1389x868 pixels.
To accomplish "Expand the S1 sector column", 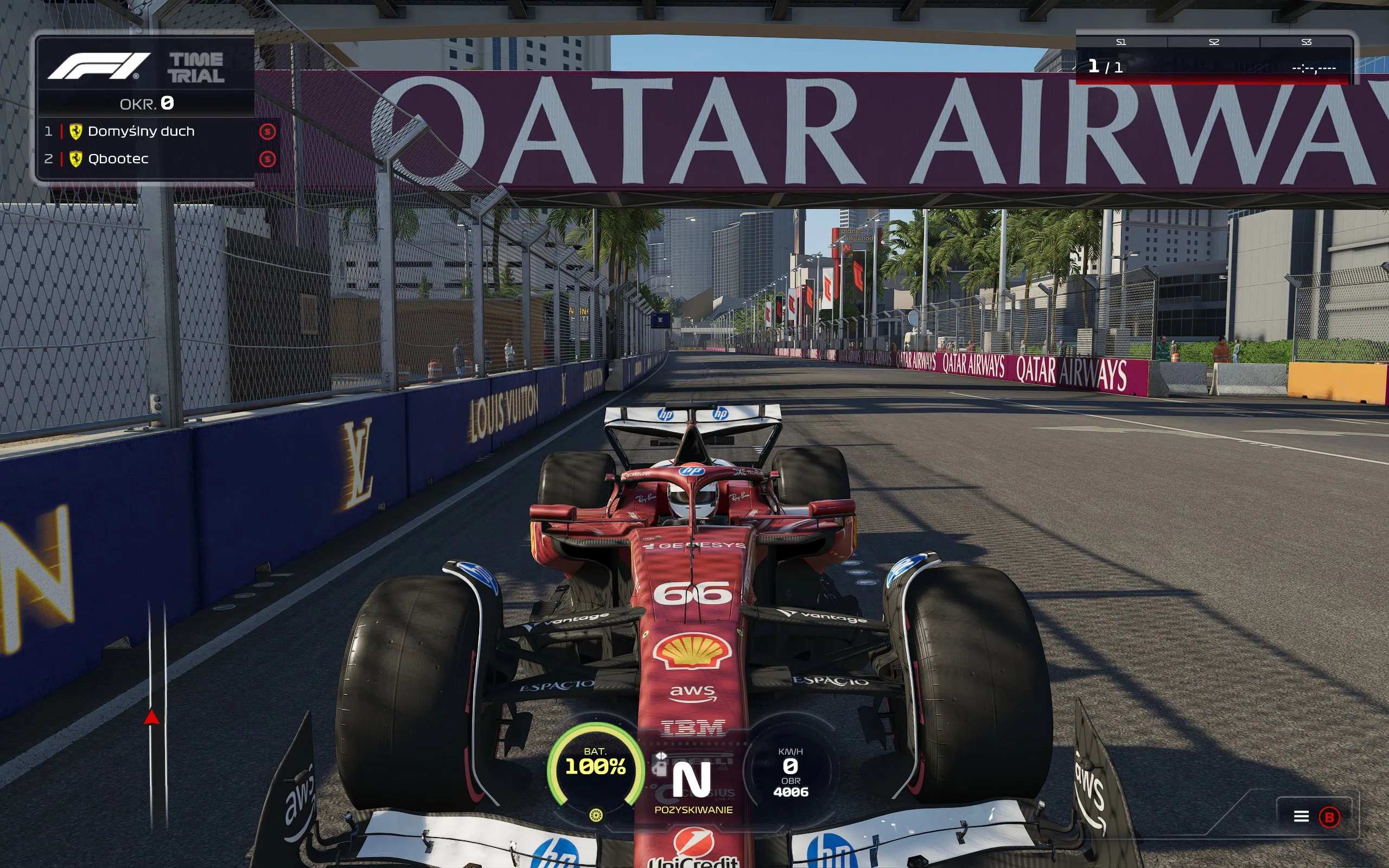I will (x=1122, y=42).
